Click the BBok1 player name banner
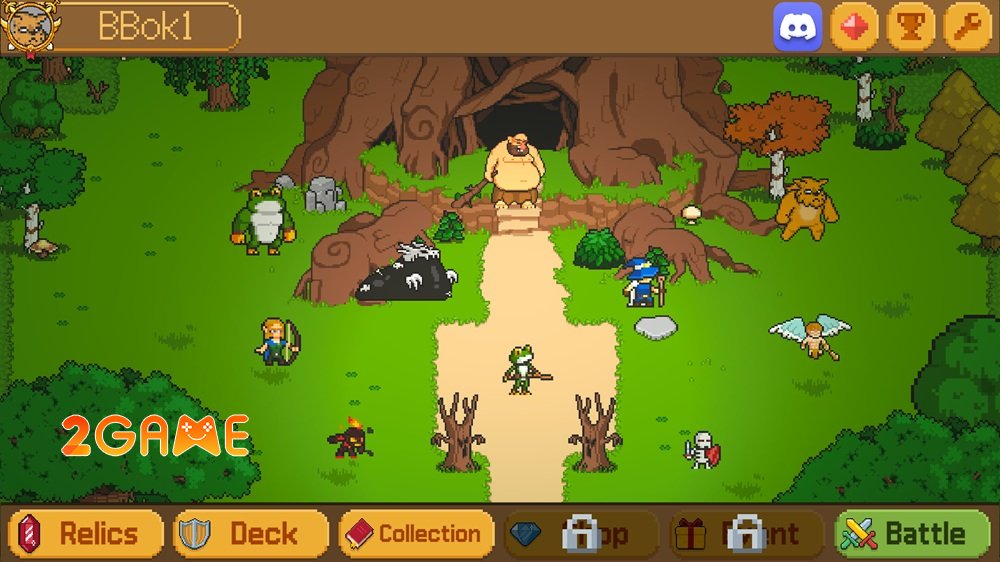 pos(145,27)
